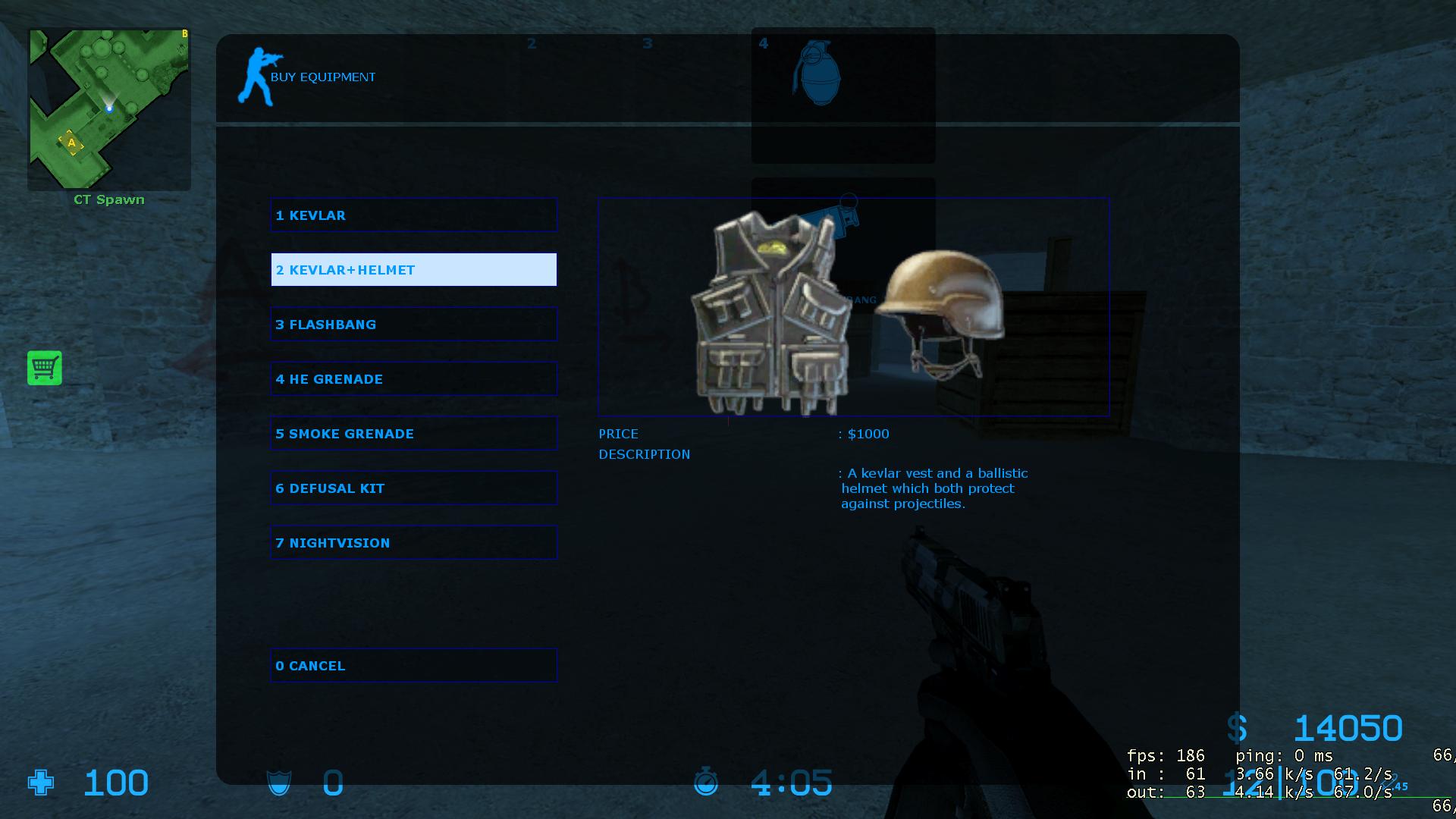
Task: Buy the Kevlar+Helmet option
Action: click(x=413, y=270)
